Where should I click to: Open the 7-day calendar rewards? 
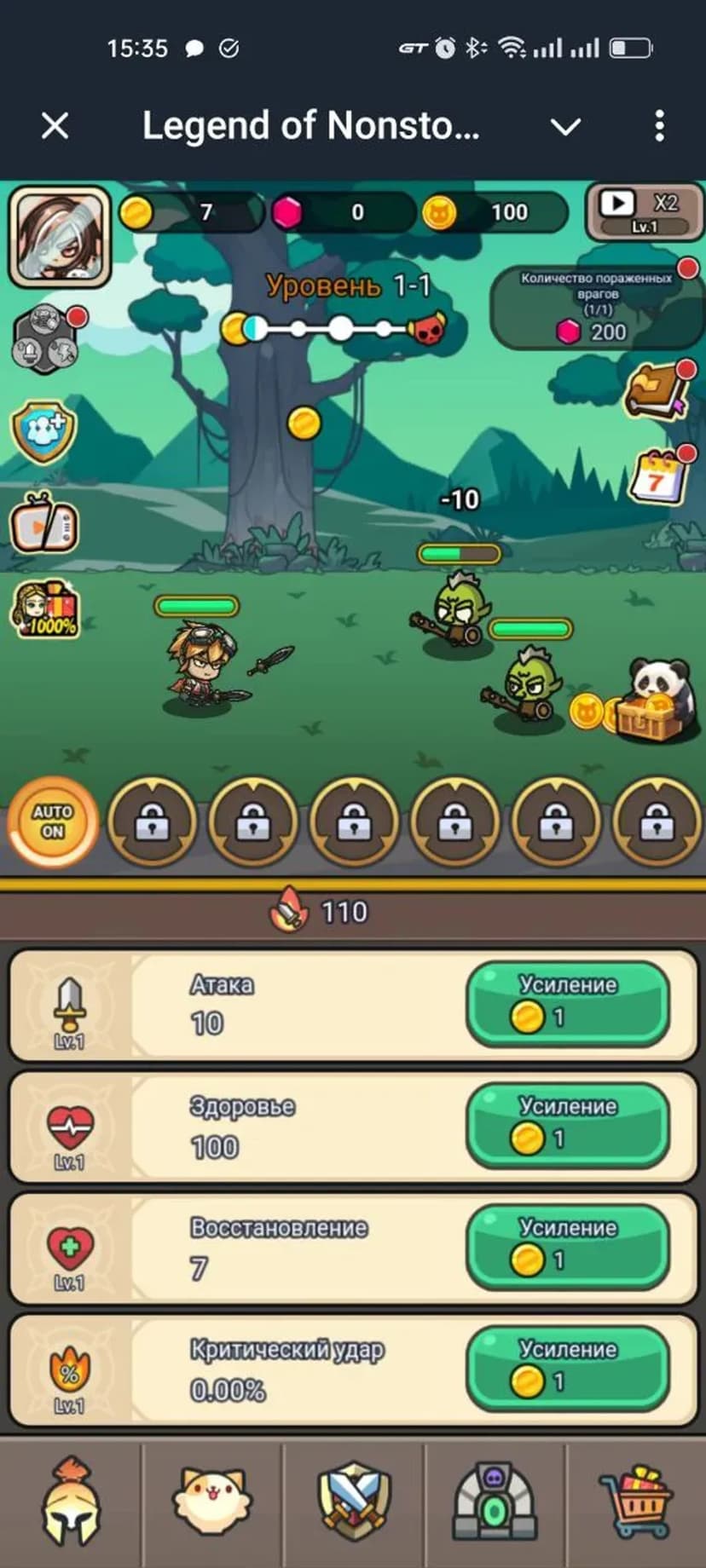point(658,477)
